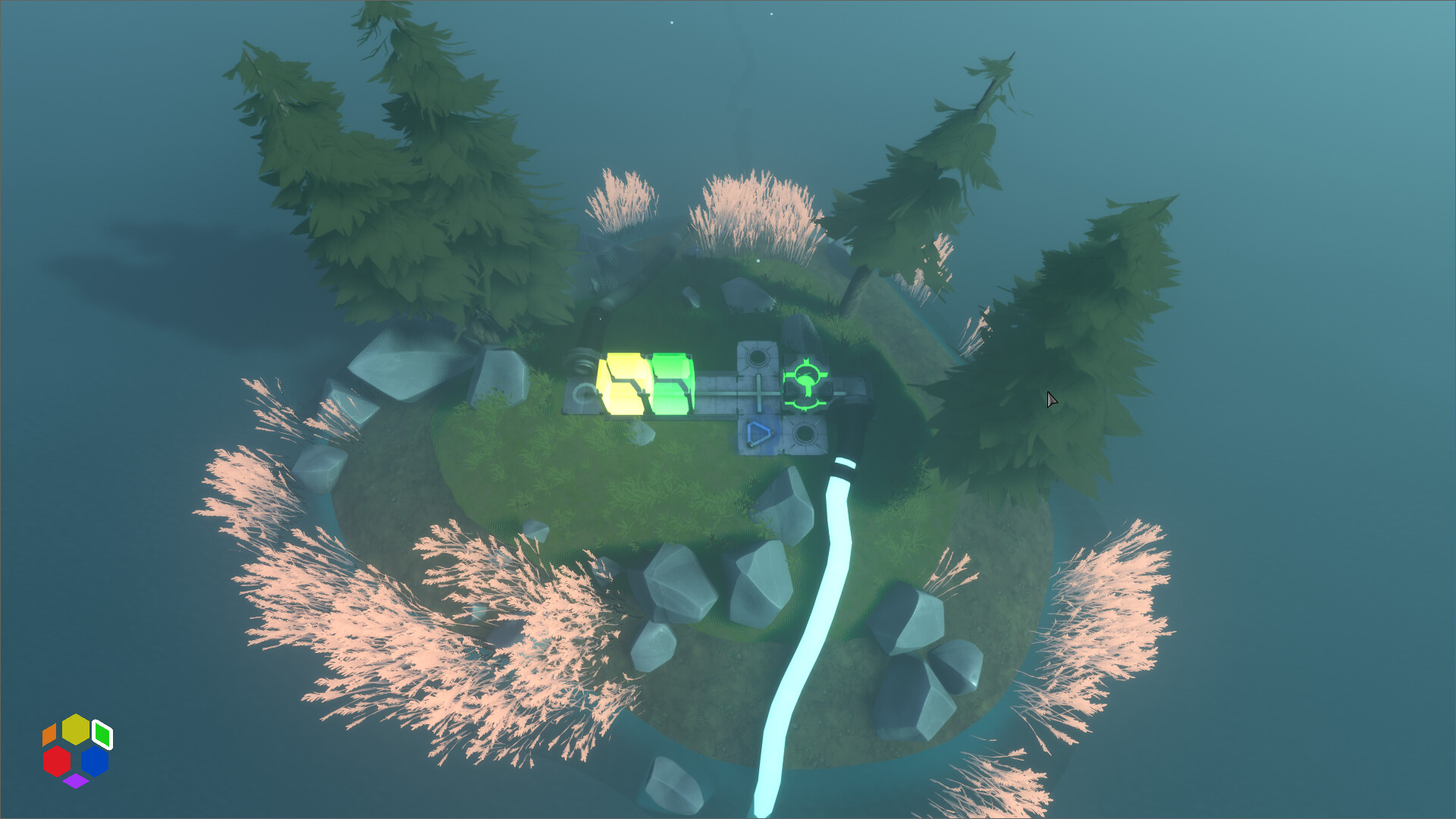Enable the purple tile in the hex palette

[x=75, y=781]
